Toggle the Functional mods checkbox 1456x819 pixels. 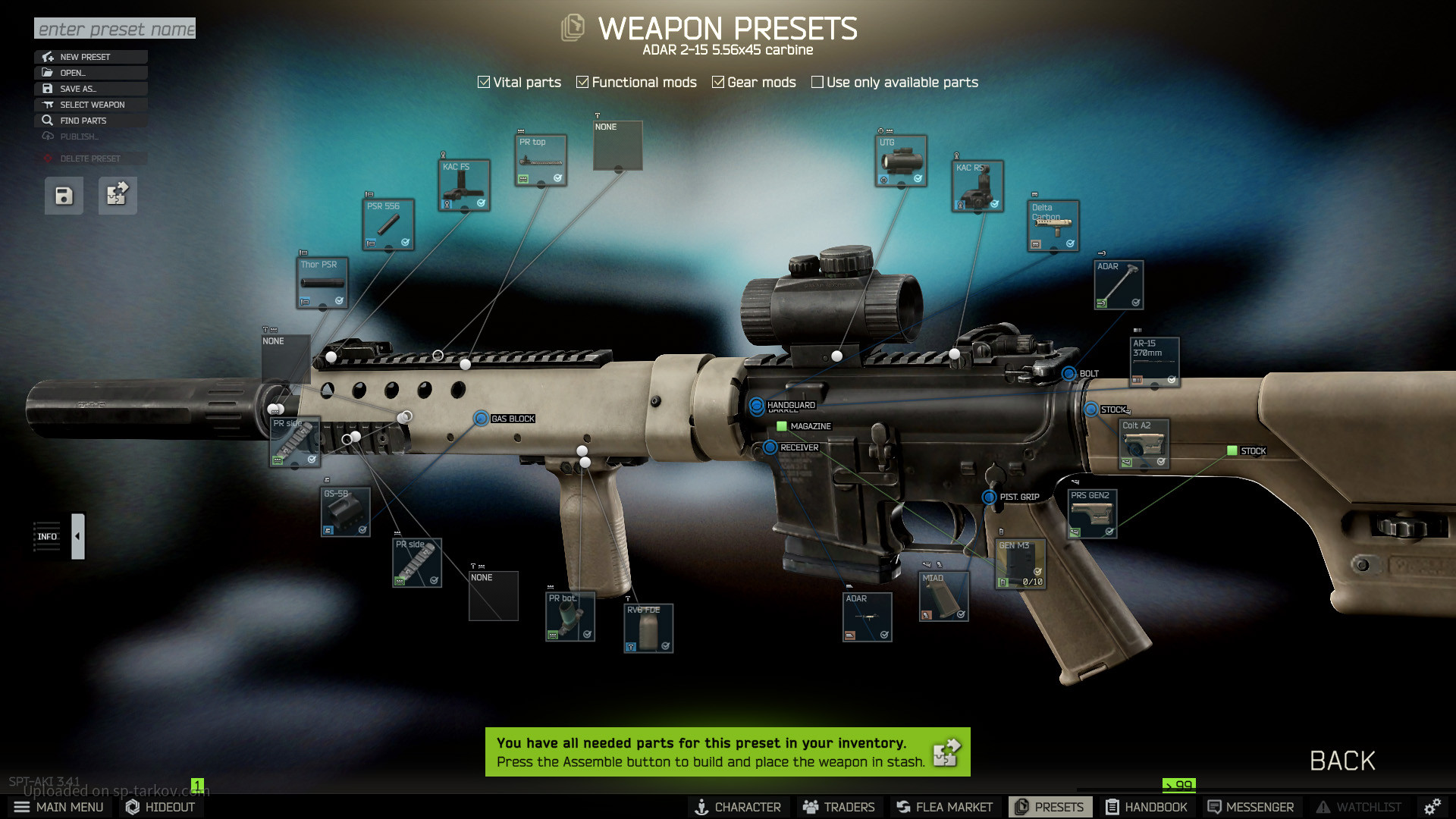coord(582,82)
